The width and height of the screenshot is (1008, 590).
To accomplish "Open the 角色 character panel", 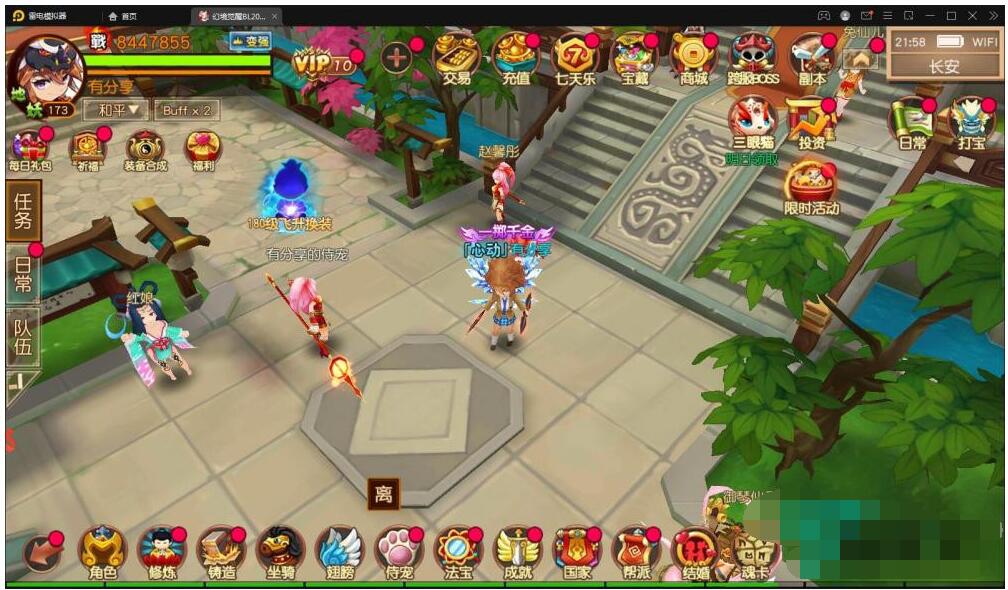I will click(103, 552).
